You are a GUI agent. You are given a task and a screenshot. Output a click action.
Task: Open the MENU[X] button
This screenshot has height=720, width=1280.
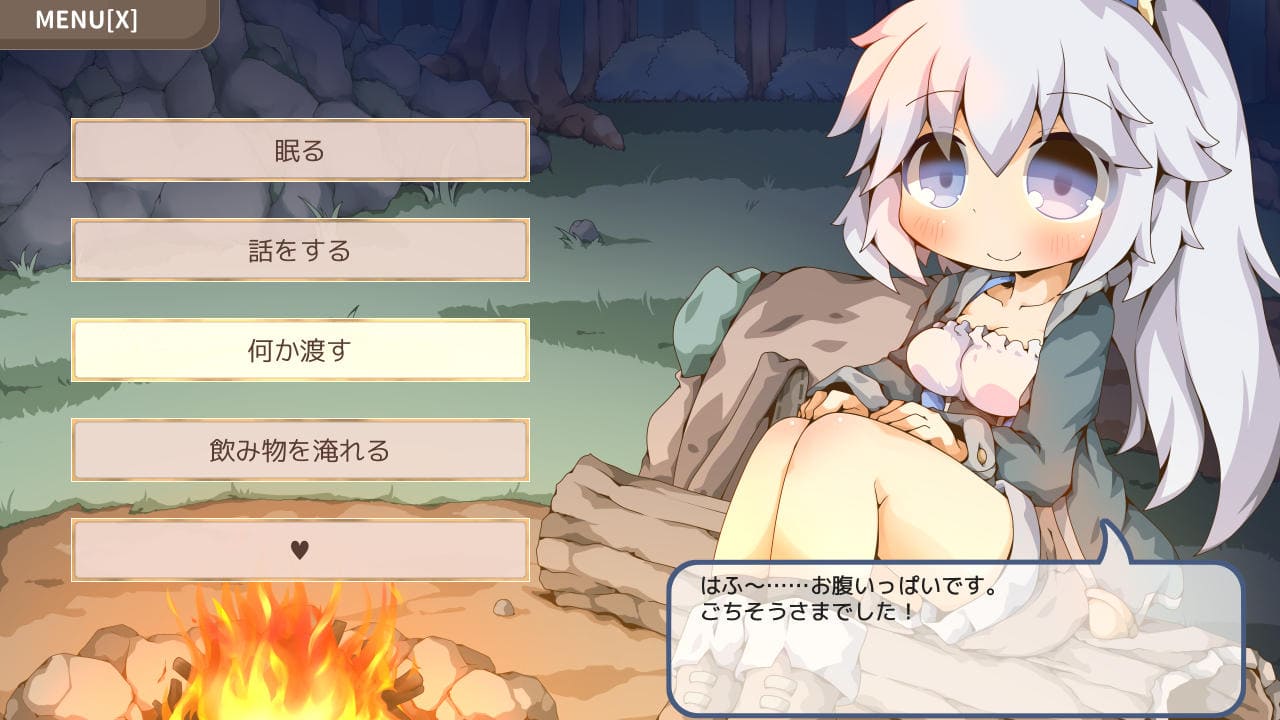(x=87, y=20)
